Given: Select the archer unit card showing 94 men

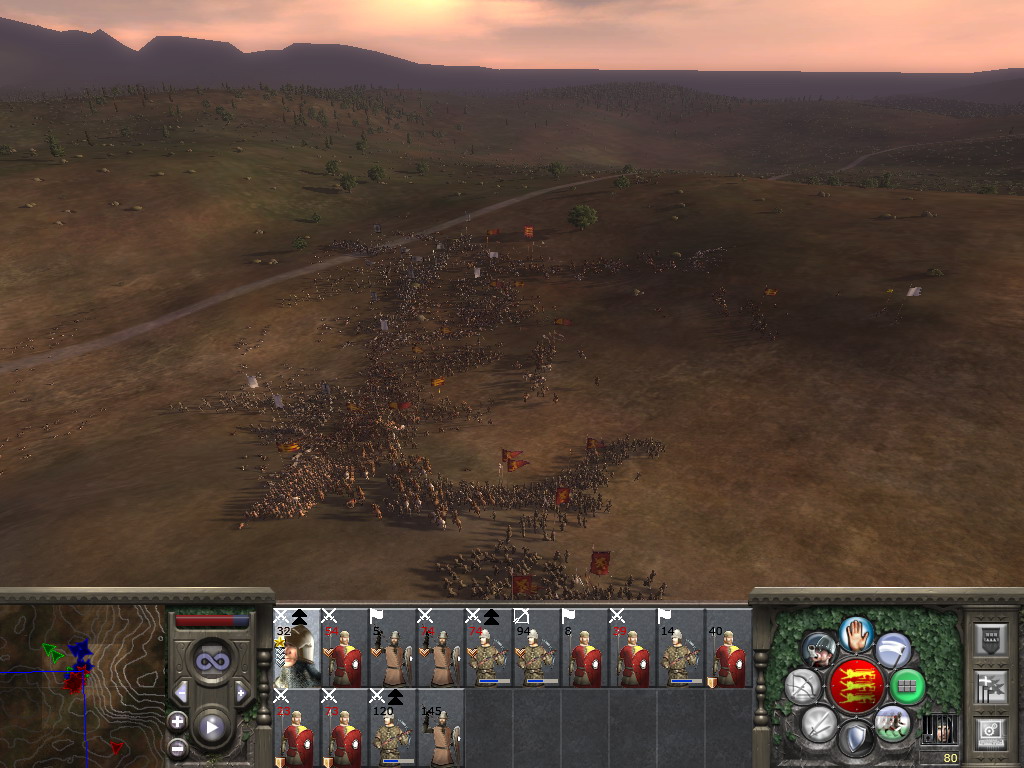Looking at the screenshot, I should pos(537,648).
